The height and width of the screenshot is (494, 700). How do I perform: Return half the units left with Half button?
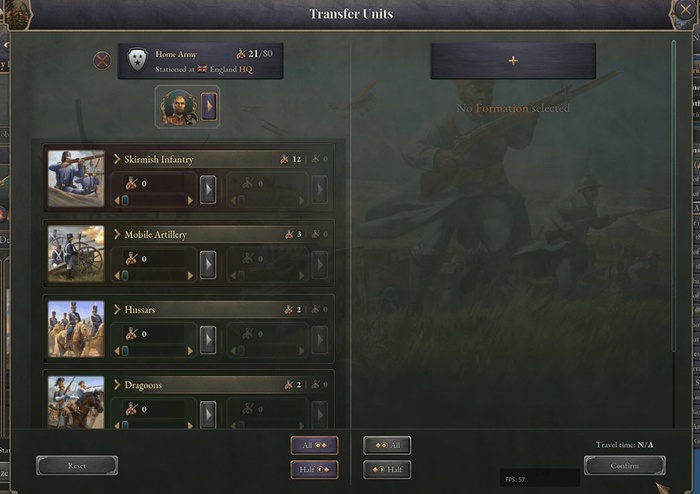click(x=387, y=470)
